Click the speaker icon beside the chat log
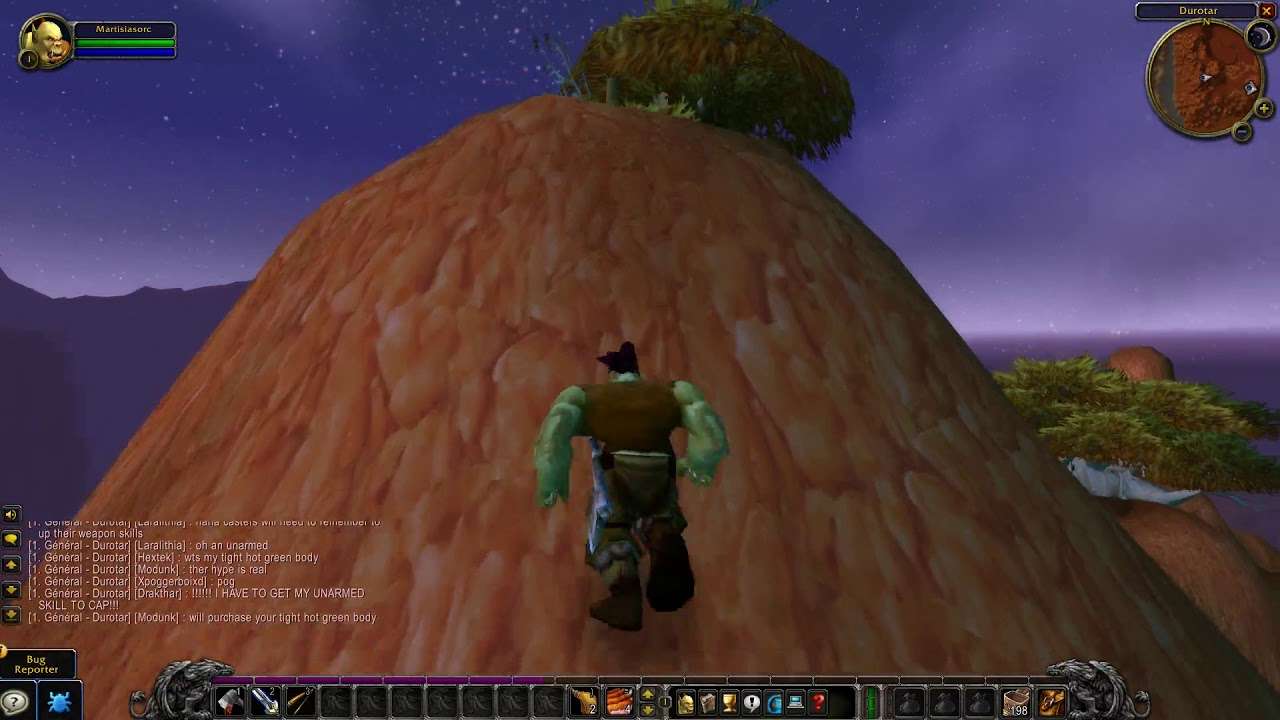Image resolution: width=1280 pixels, height=720 pixels. pos(11,515)
